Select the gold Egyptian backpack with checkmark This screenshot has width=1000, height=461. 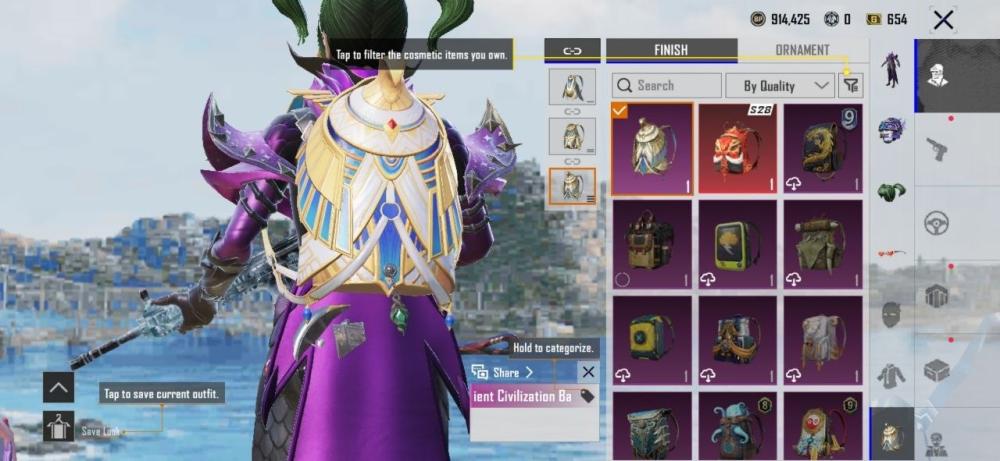[651, 147]
